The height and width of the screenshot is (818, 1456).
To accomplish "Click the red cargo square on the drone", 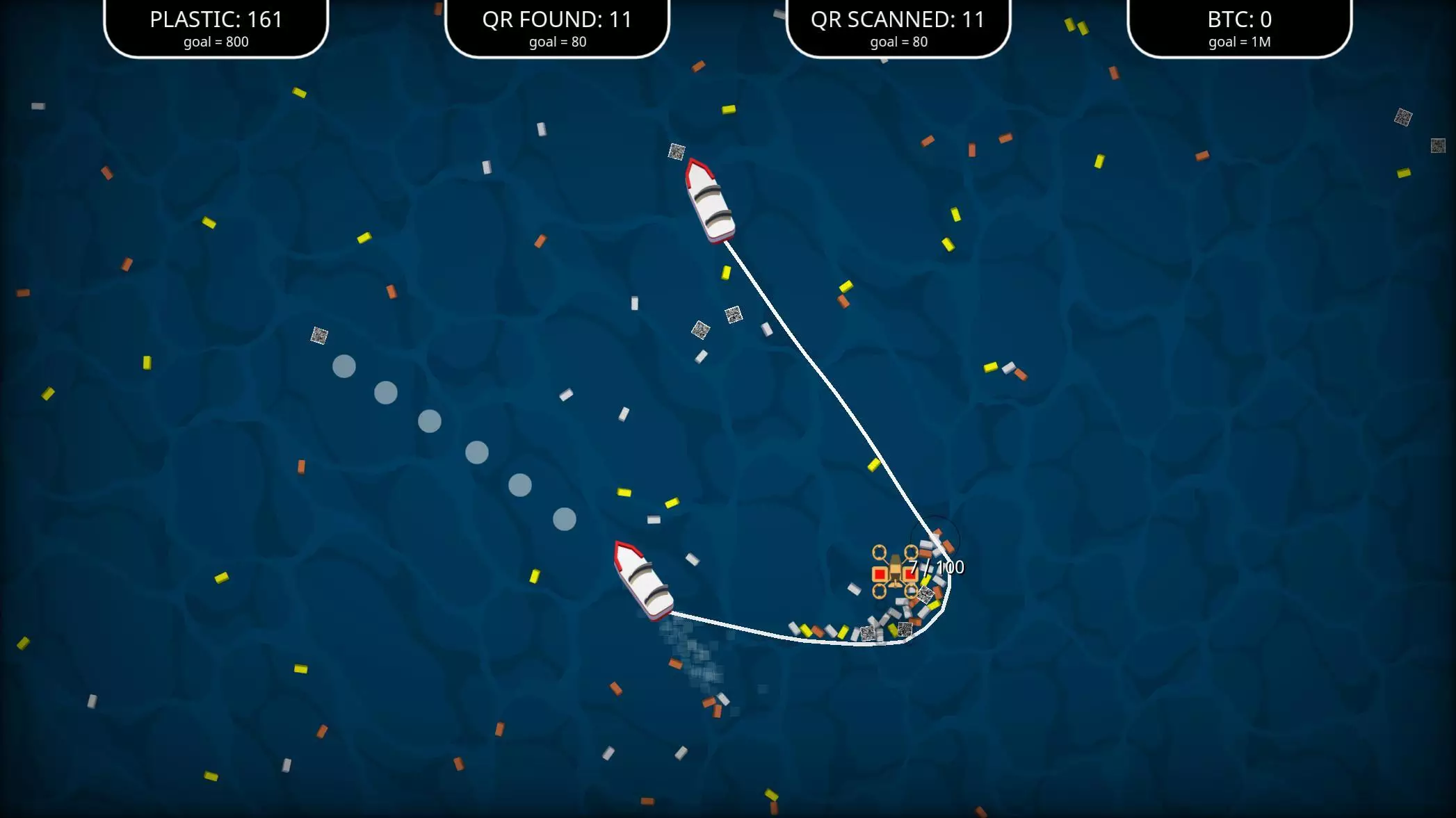I will [878, 573].
